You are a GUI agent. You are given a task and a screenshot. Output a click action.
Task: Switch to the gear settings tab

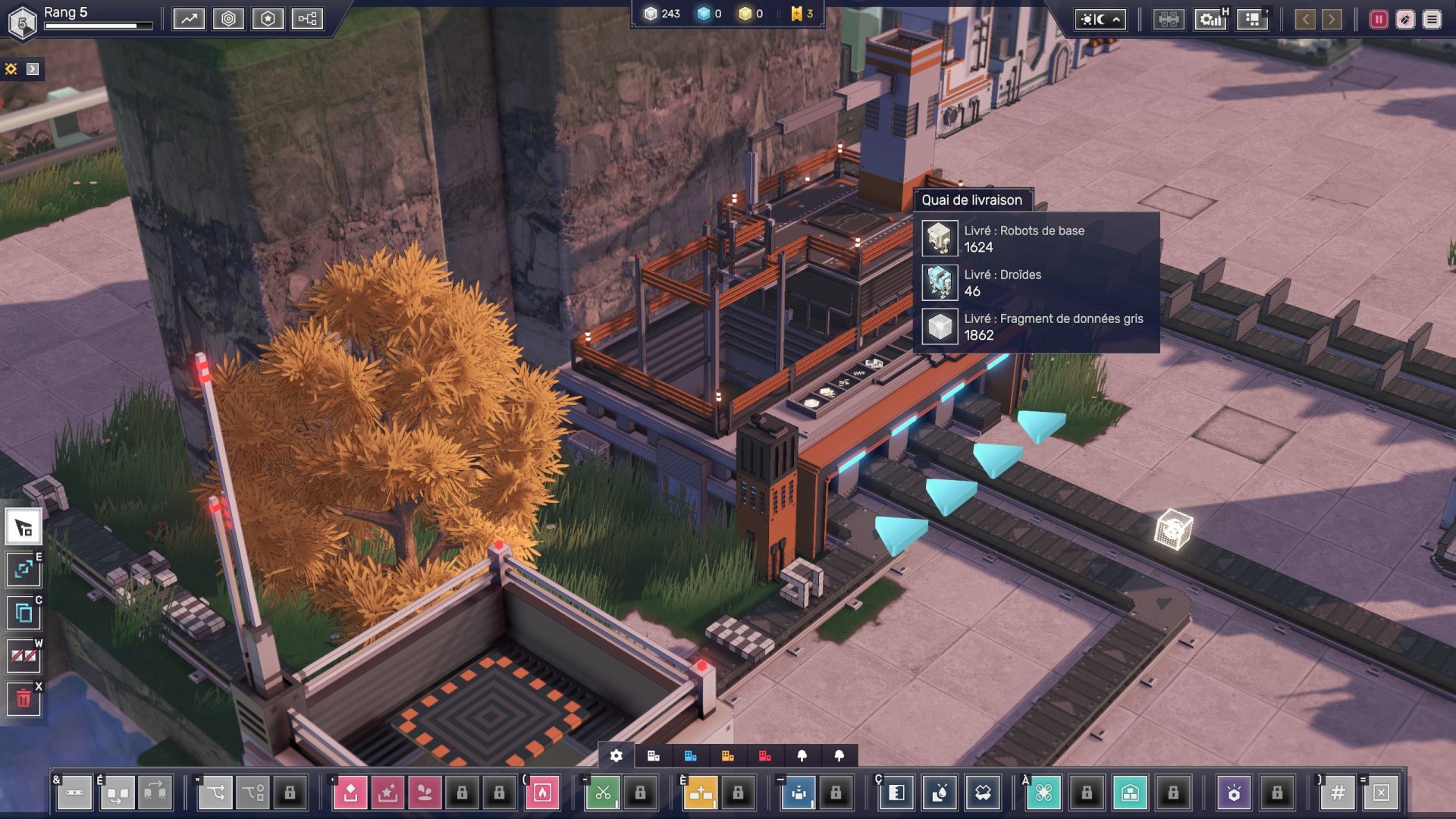(x=617, y=756)
